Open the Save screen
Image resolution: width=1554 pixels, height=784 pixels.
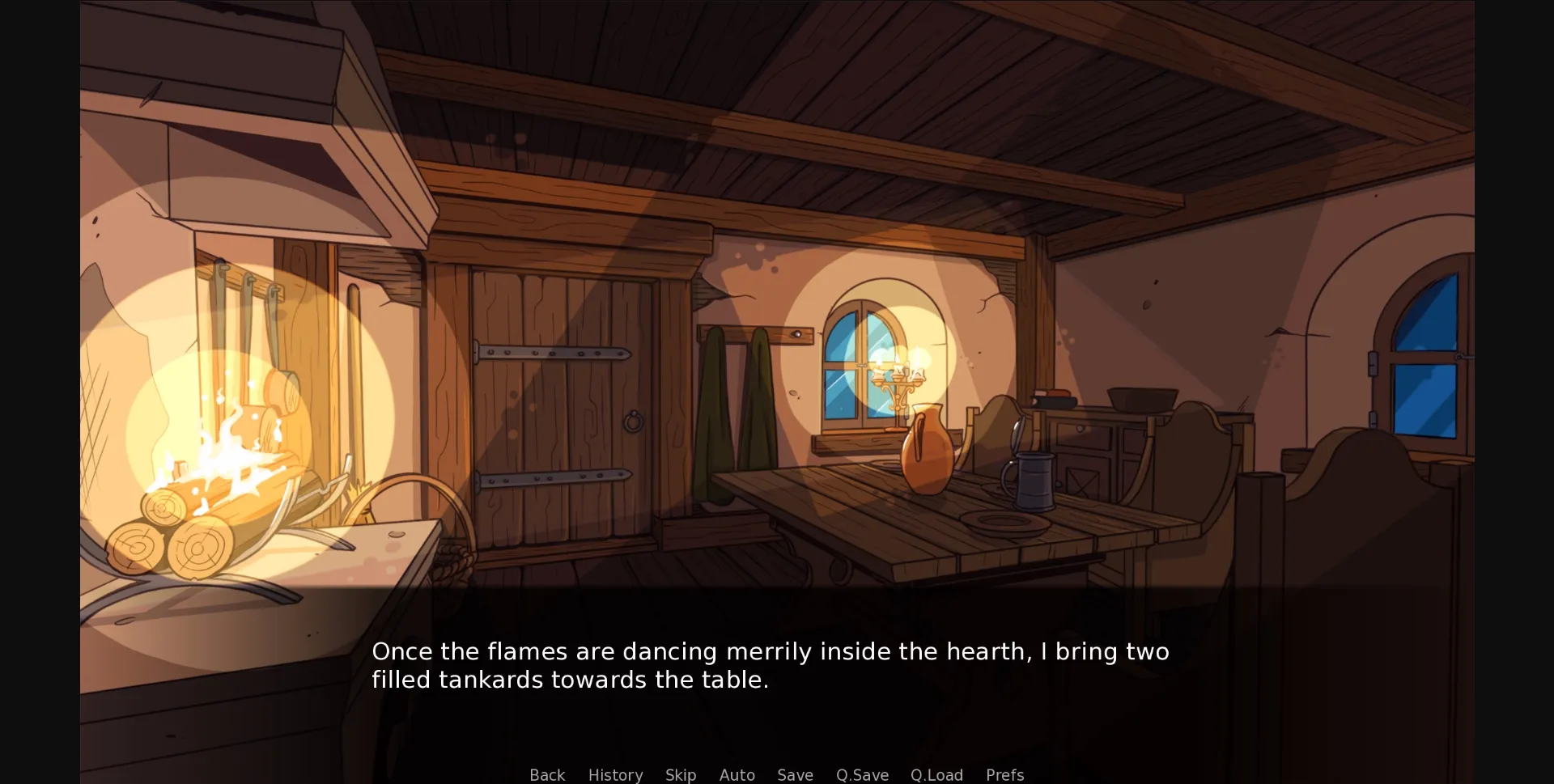(794, 774)
